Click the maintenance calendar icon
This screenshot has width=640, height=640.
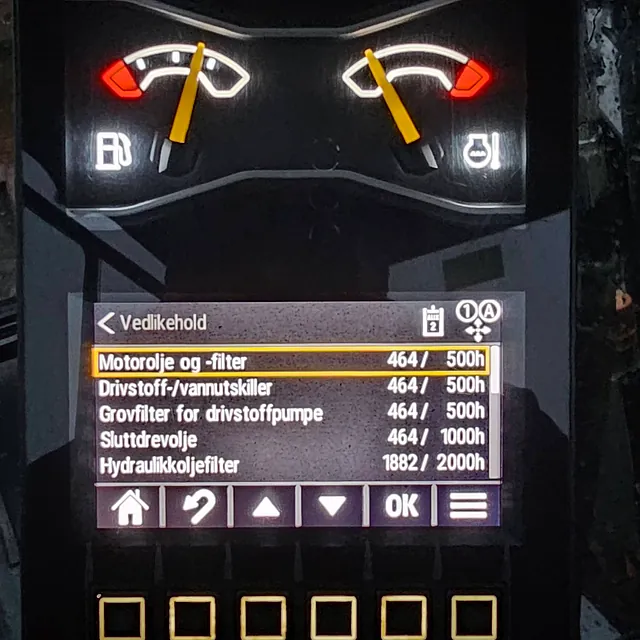click(x=432, y=320)
